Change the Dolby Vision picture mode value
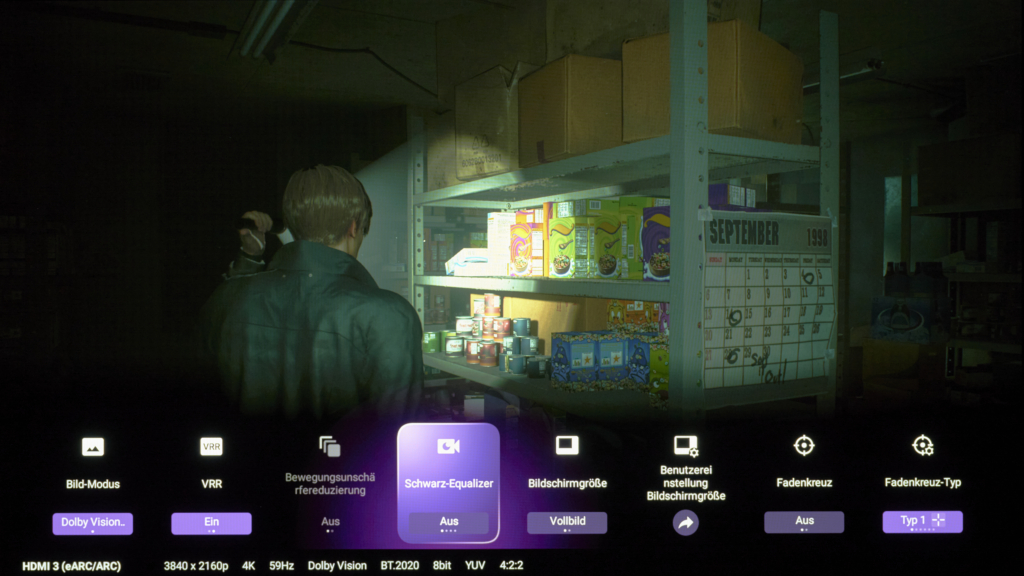This screenshot has height=576, width=1024. tap(92, 522)
